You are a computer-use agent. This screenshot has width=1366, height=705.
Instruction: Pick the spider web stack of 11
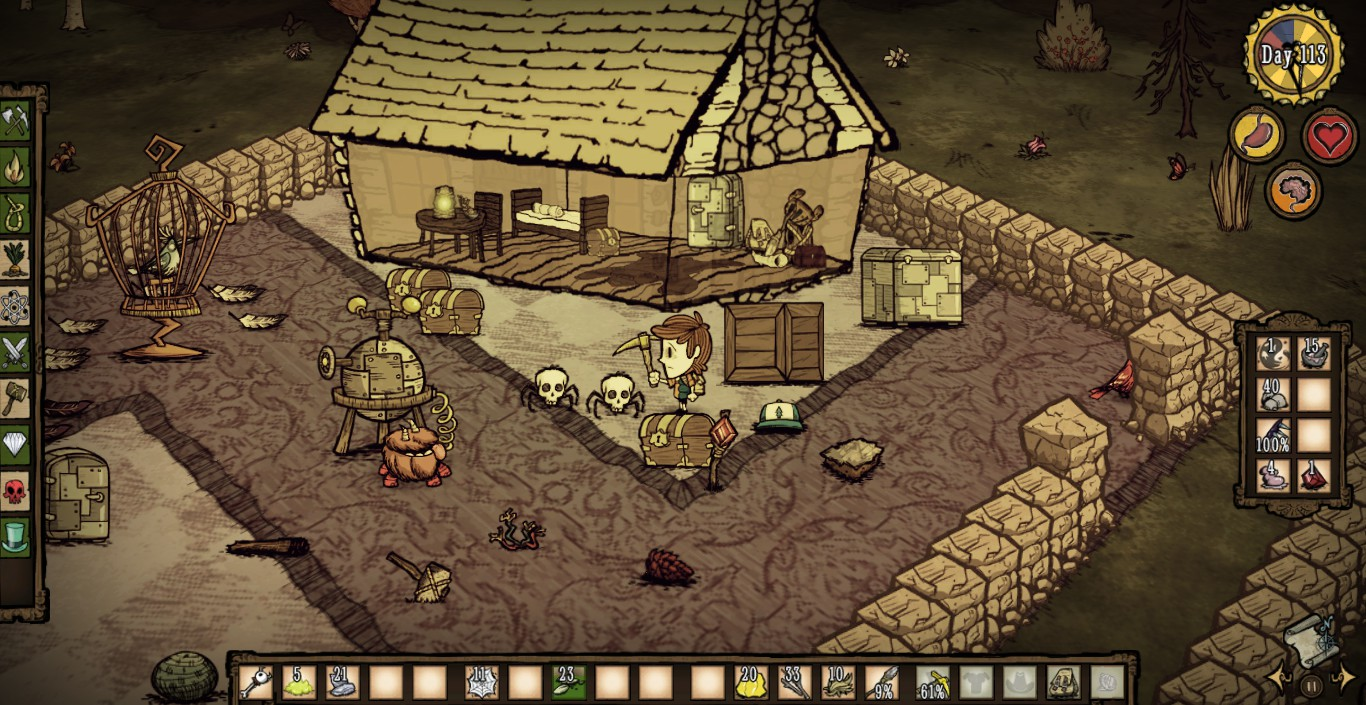(x=482, y=683)
